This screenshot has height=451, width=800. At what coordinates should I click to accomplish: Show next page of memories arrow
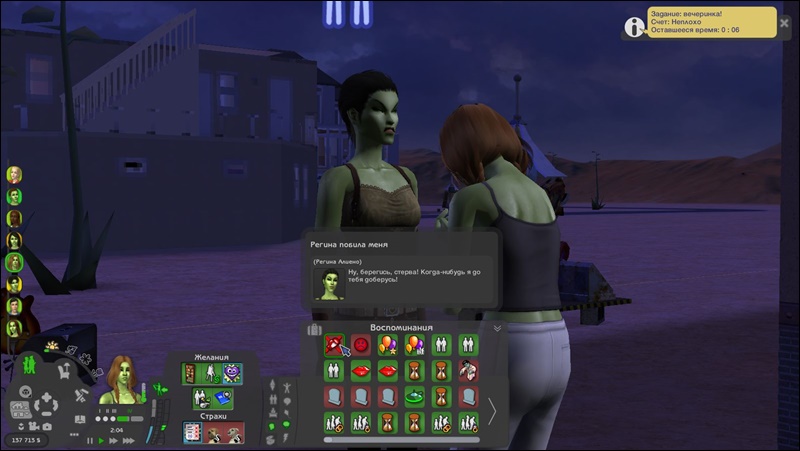pyautogui.click(x=491, y=410)
